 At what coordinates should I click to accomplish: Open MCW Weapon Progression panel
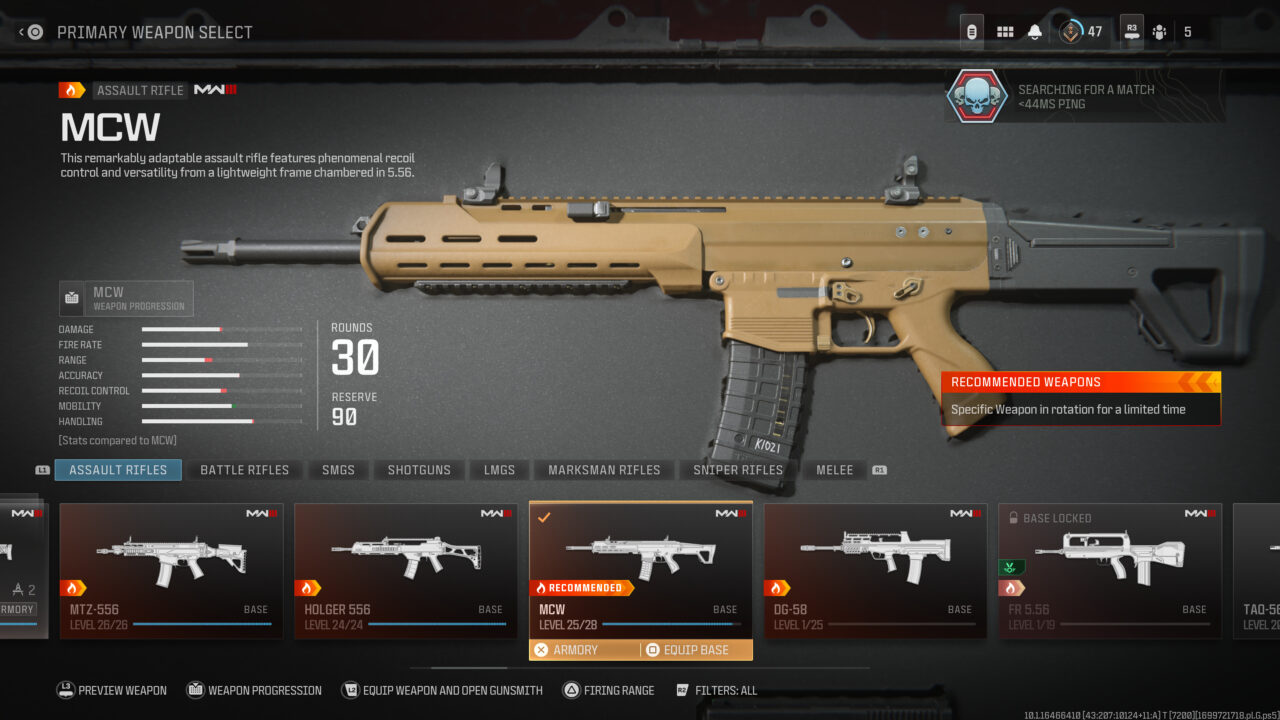coord(126,298)
